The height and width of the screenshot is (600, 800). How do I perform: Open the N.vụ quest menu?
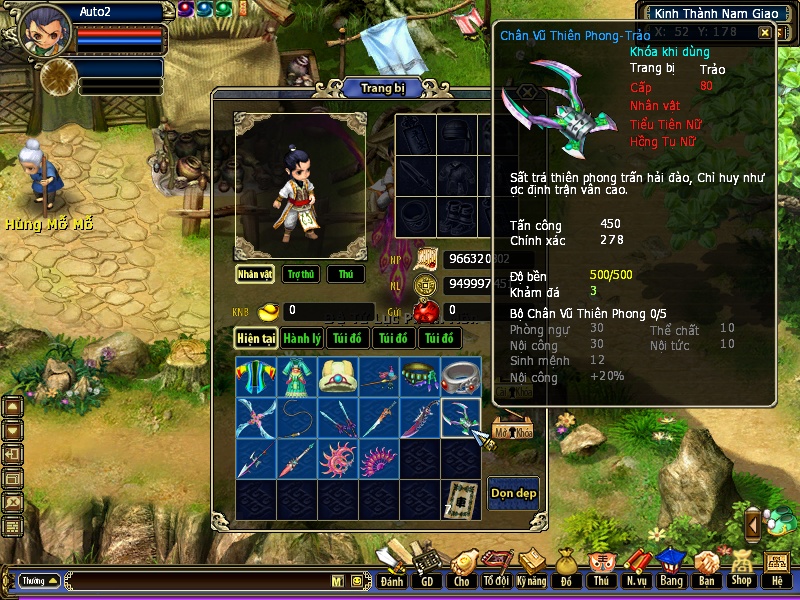pyautogui.click(x=636, y=580)
